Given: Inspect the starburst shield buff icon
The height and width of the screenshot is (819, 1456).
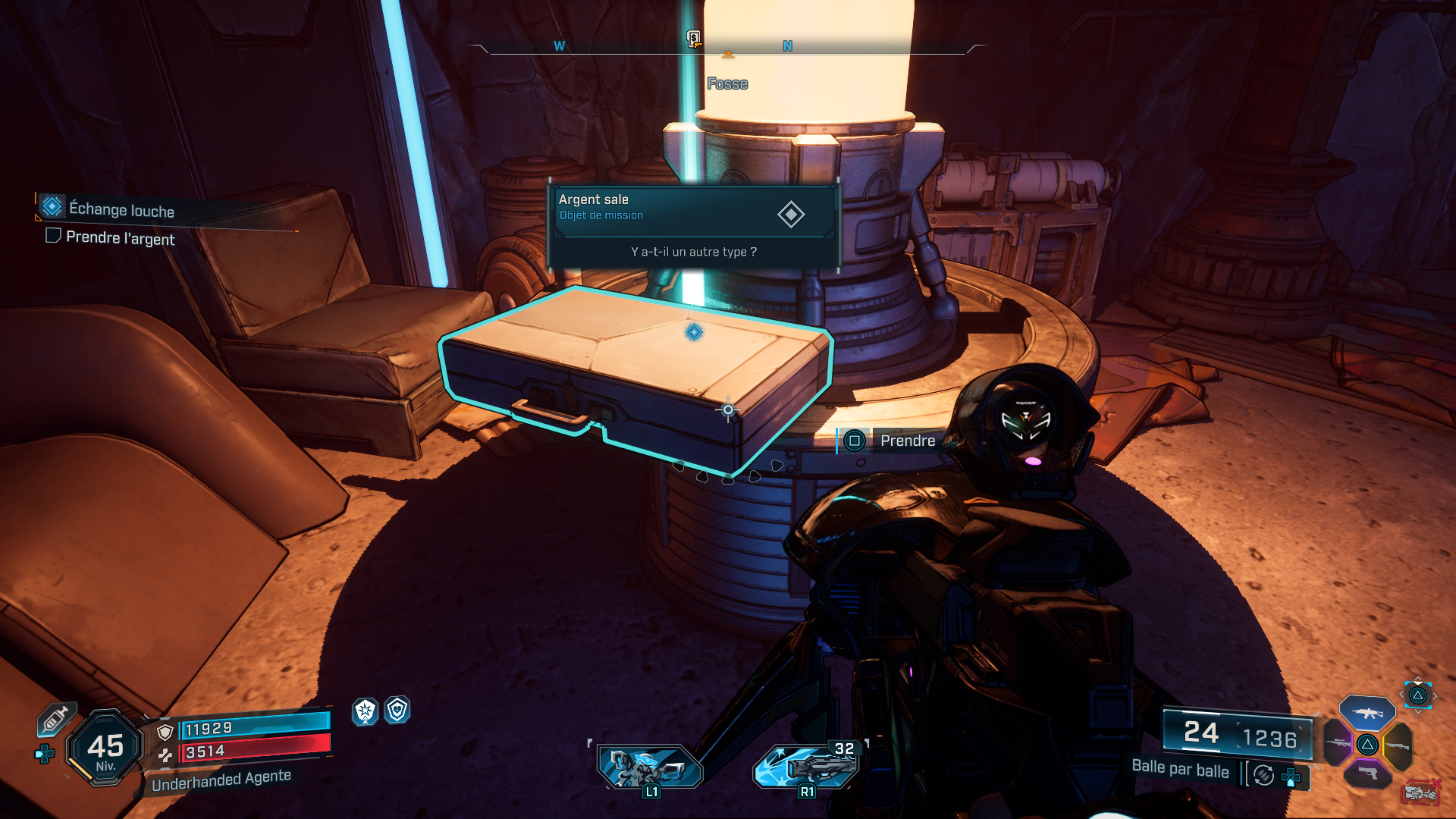Looking at the screenshot, I should pos(366,711).
